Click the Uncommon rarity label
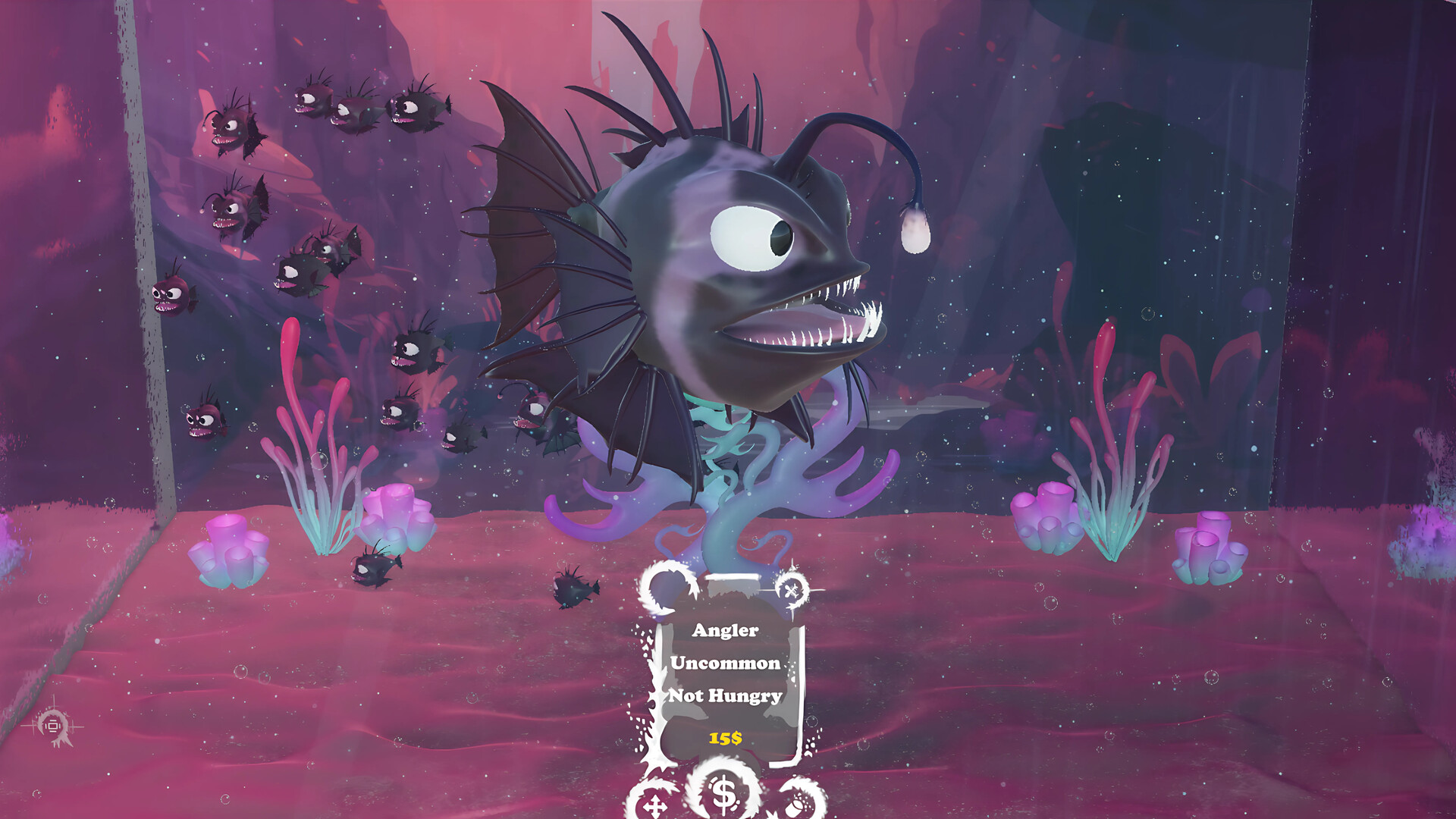The image size is (1456, 819). pyautogui.click(x=724, y=663)
